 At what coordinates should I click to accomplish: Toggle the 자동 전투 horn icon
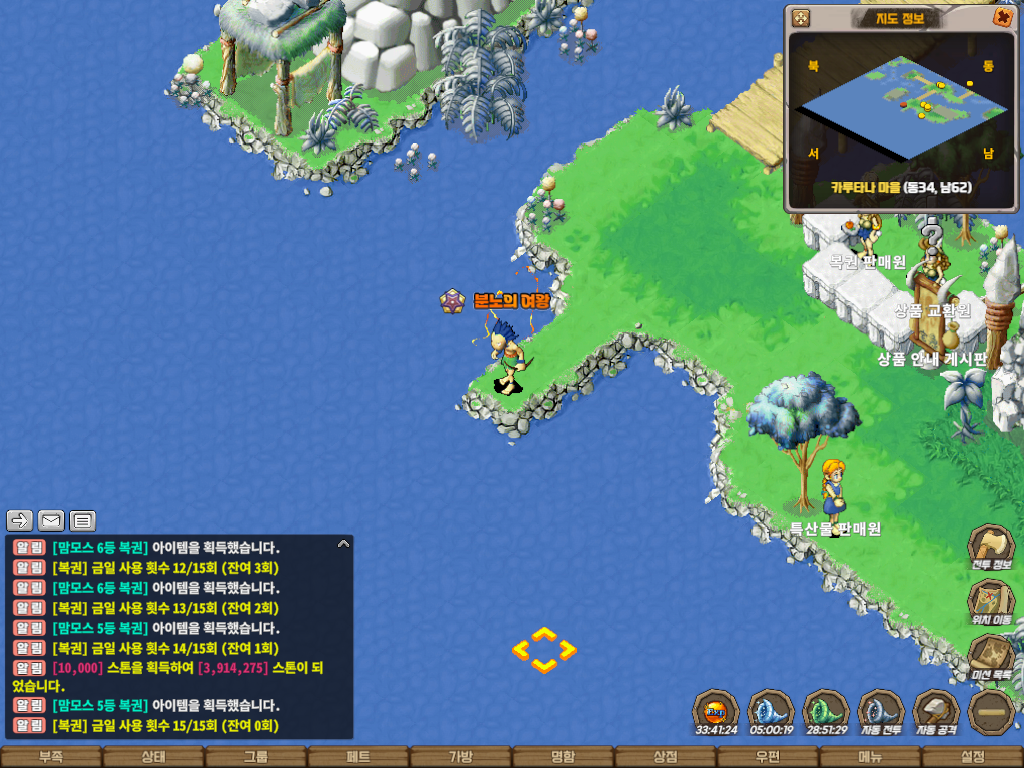click(x=881, y=712)
